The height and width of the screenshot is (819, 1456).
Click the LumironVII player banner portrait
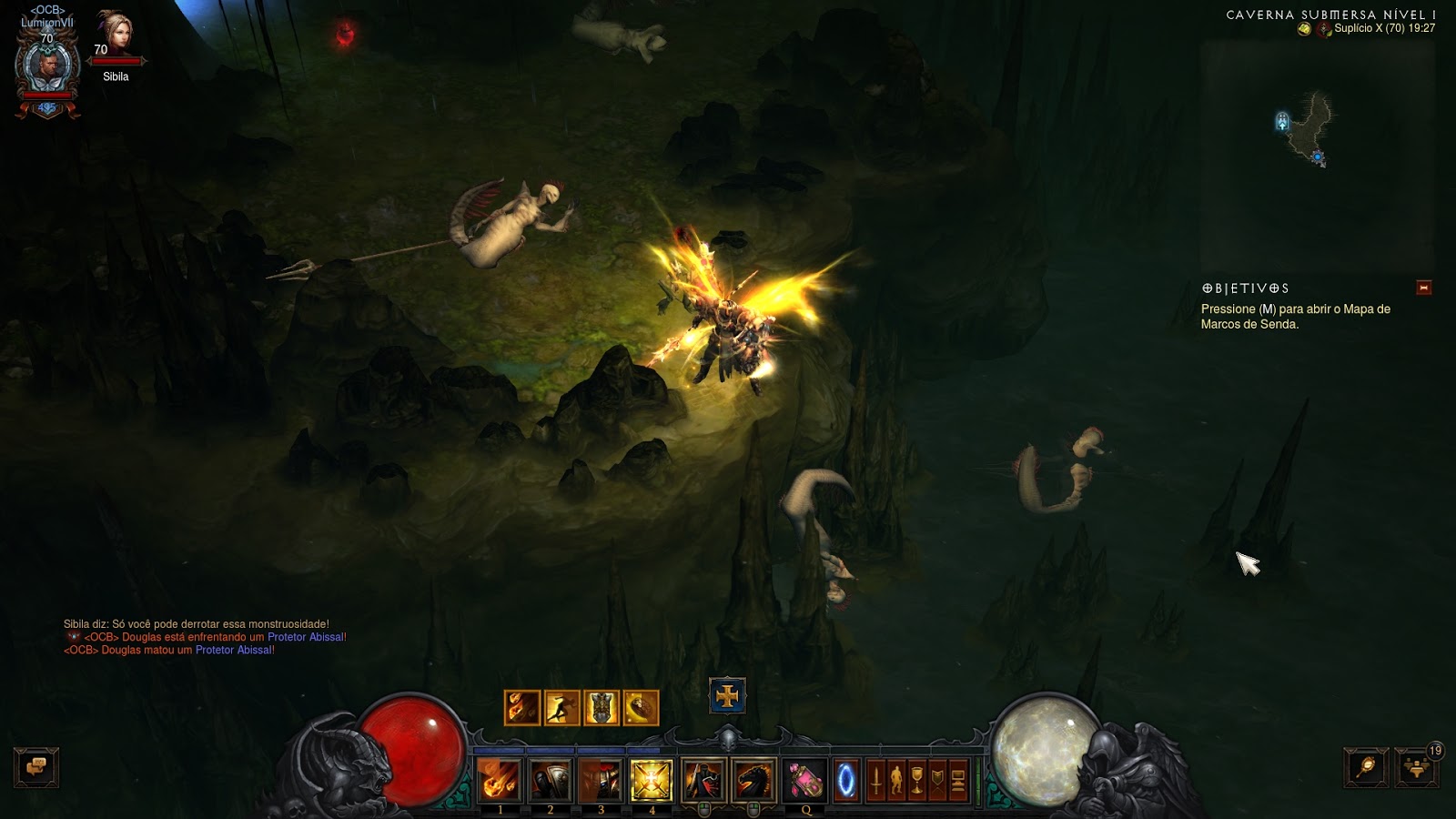pyautogui.click(x=45, y=66)
